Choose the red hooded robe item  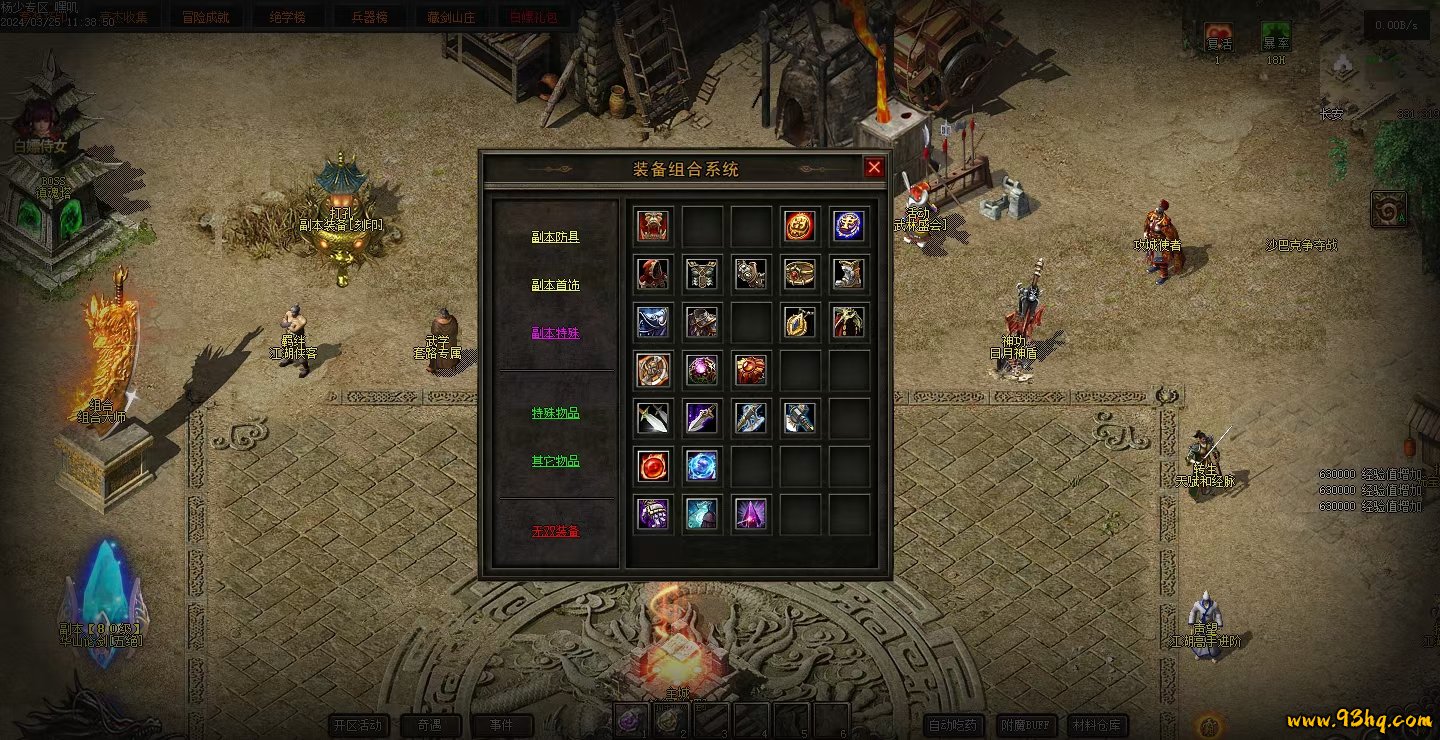pos(653,273)
